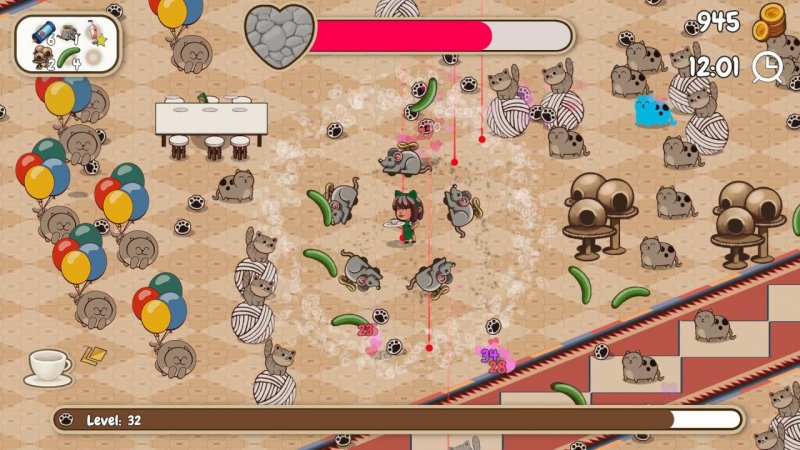The height and width of the screenshot is (450, 800).
Task: Click the gold coin stack icon
Action: pyautogui.click(x=771, y=21)
